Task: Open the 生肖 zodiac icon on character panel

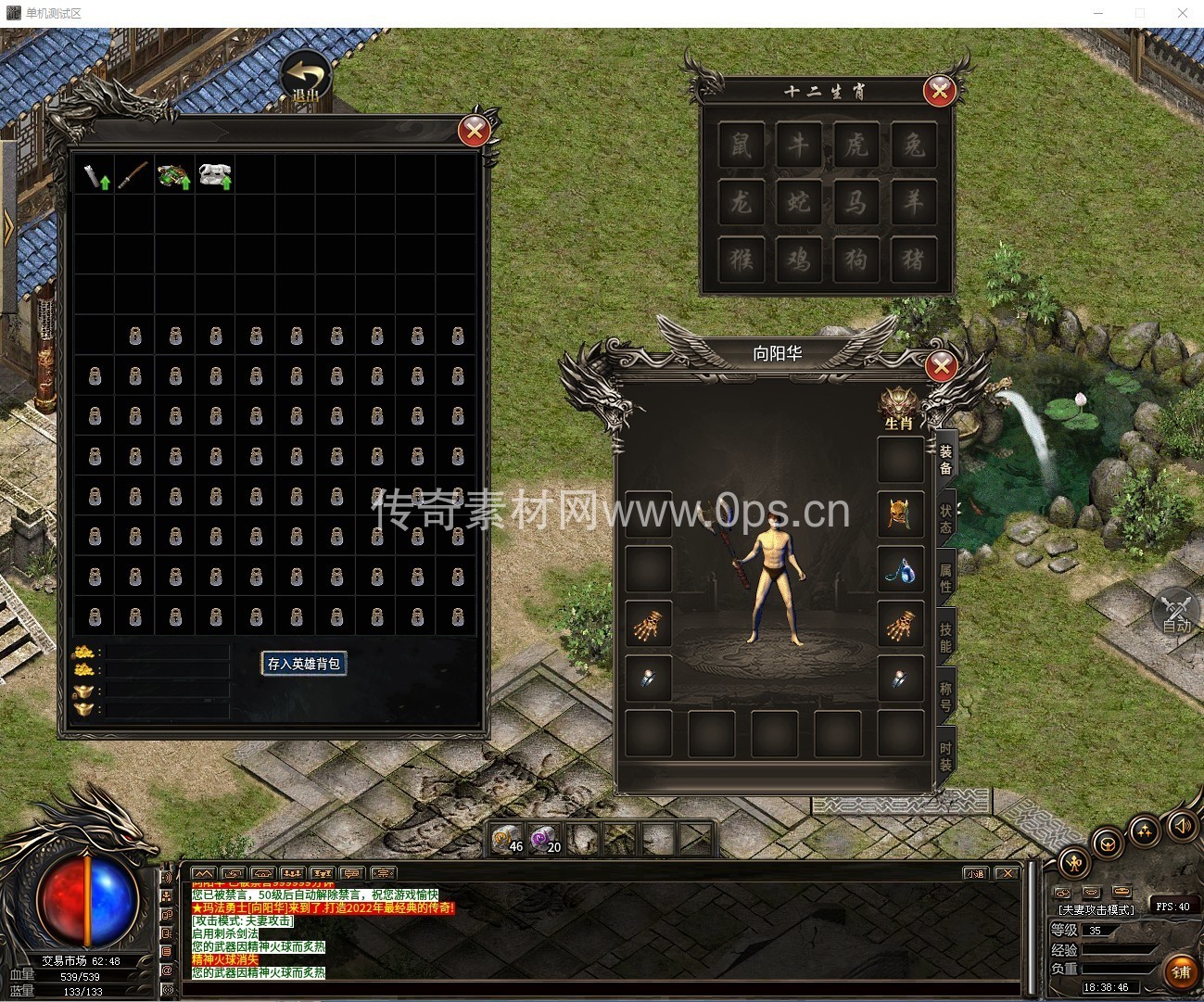Action: 898,409
